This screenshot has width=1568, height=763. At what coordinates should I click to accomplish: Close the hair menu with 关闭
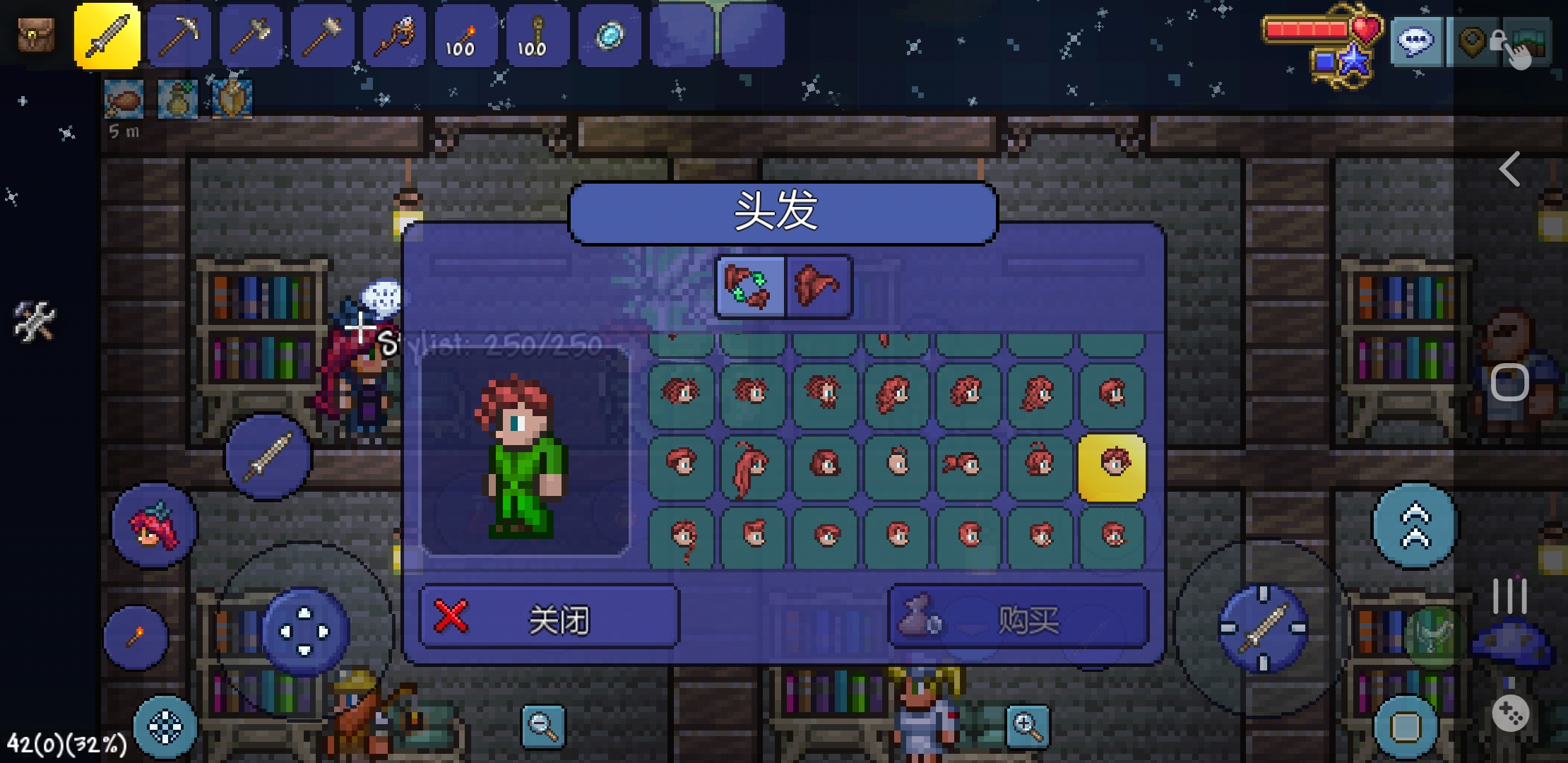pyautogui.click(x=549, y=617)
